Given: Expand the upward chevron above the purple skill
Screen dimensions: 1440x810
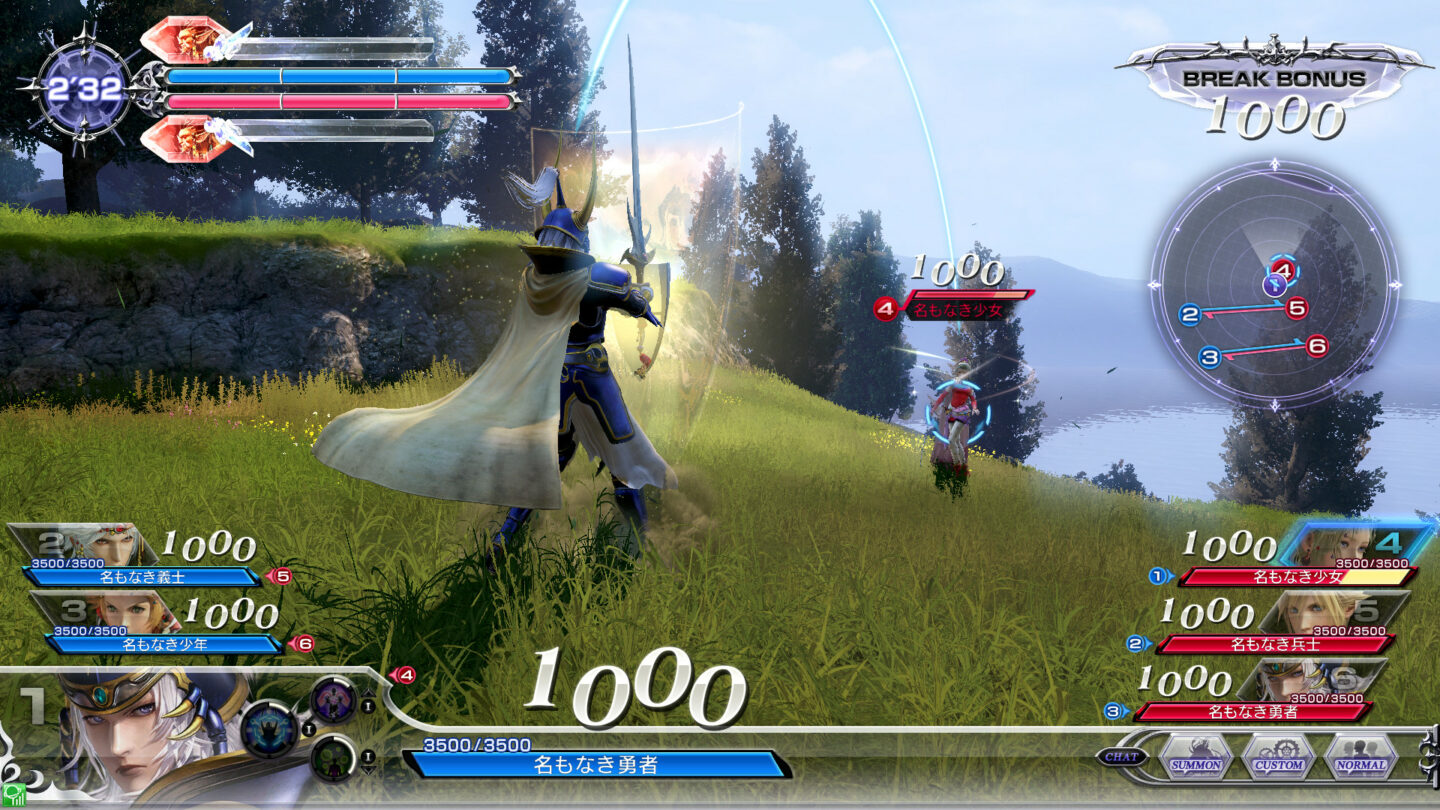Looking at the screenshot, I should pos(369,694).
